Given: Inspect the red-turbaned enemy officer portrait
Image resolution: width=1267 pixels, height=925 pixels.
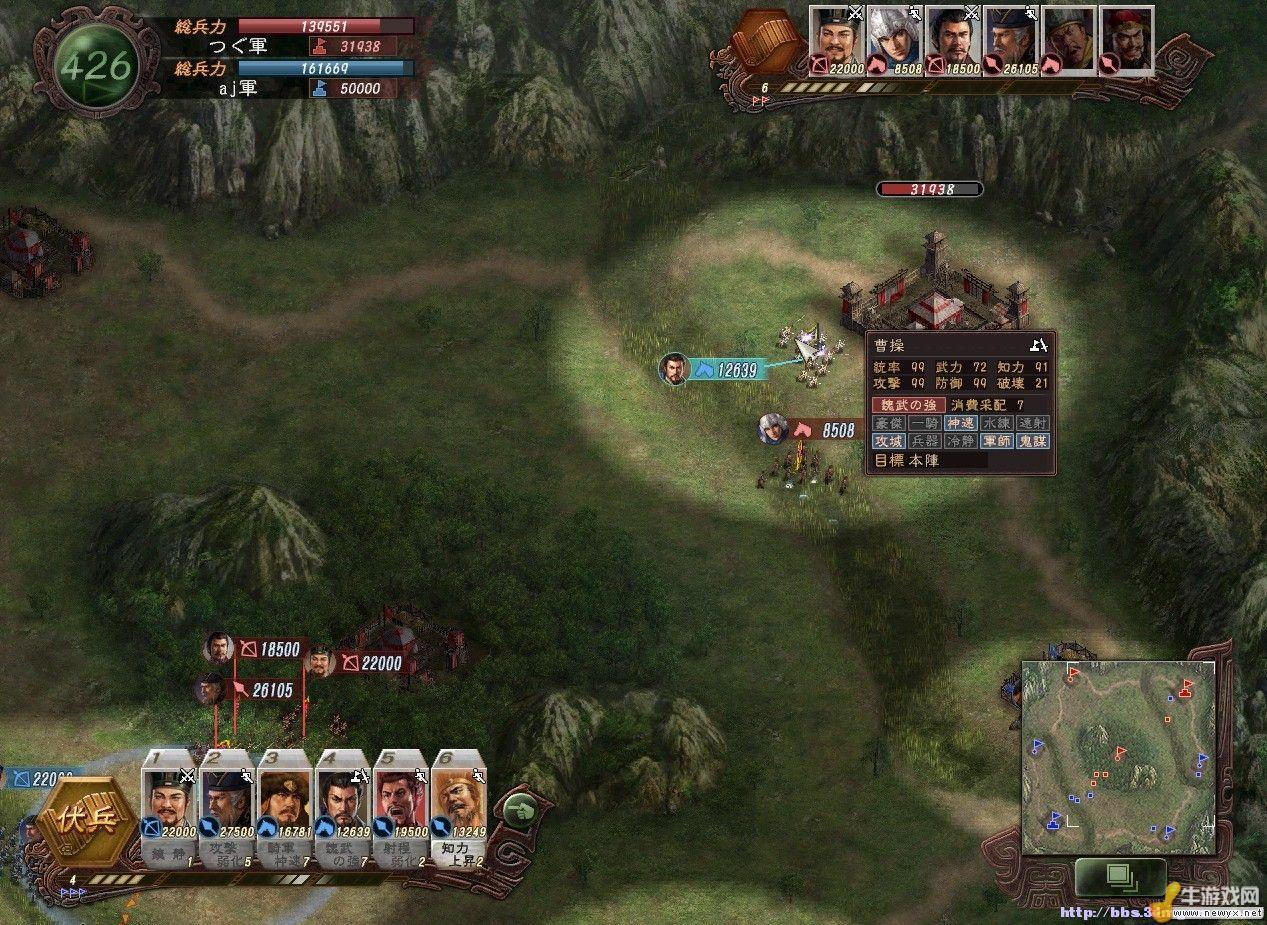Looking at the screenshot, I should point(1127,40).
